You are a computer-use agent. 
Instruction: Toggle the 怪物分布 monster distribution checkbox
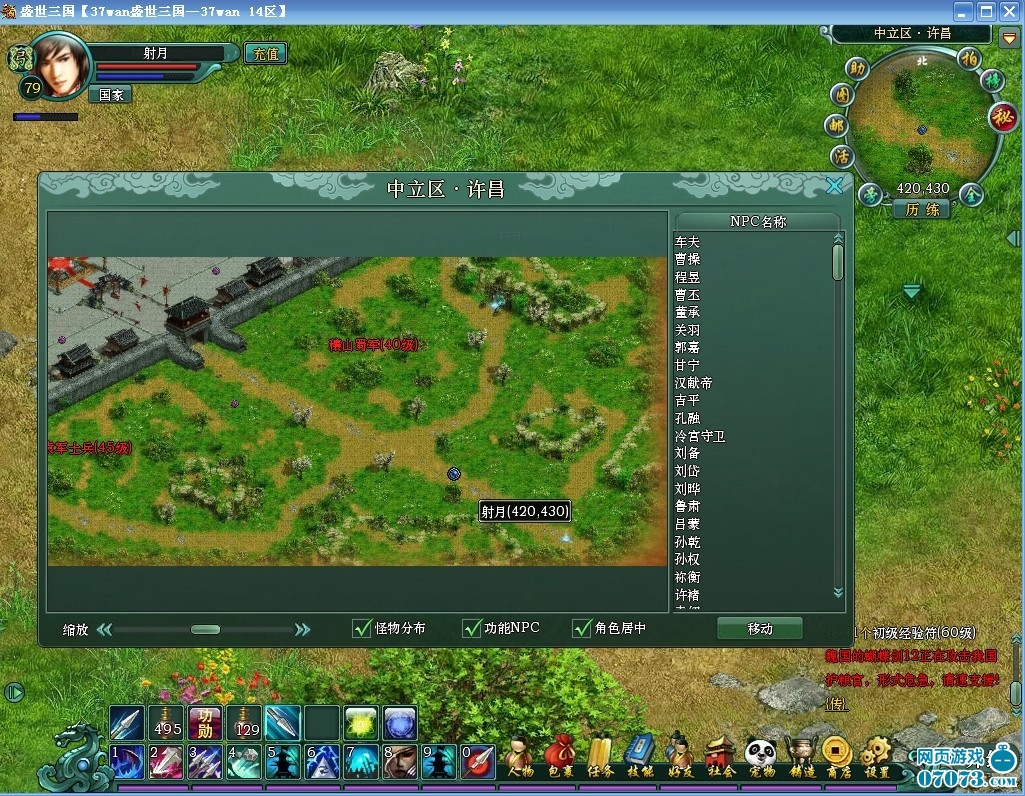(363, 628)
